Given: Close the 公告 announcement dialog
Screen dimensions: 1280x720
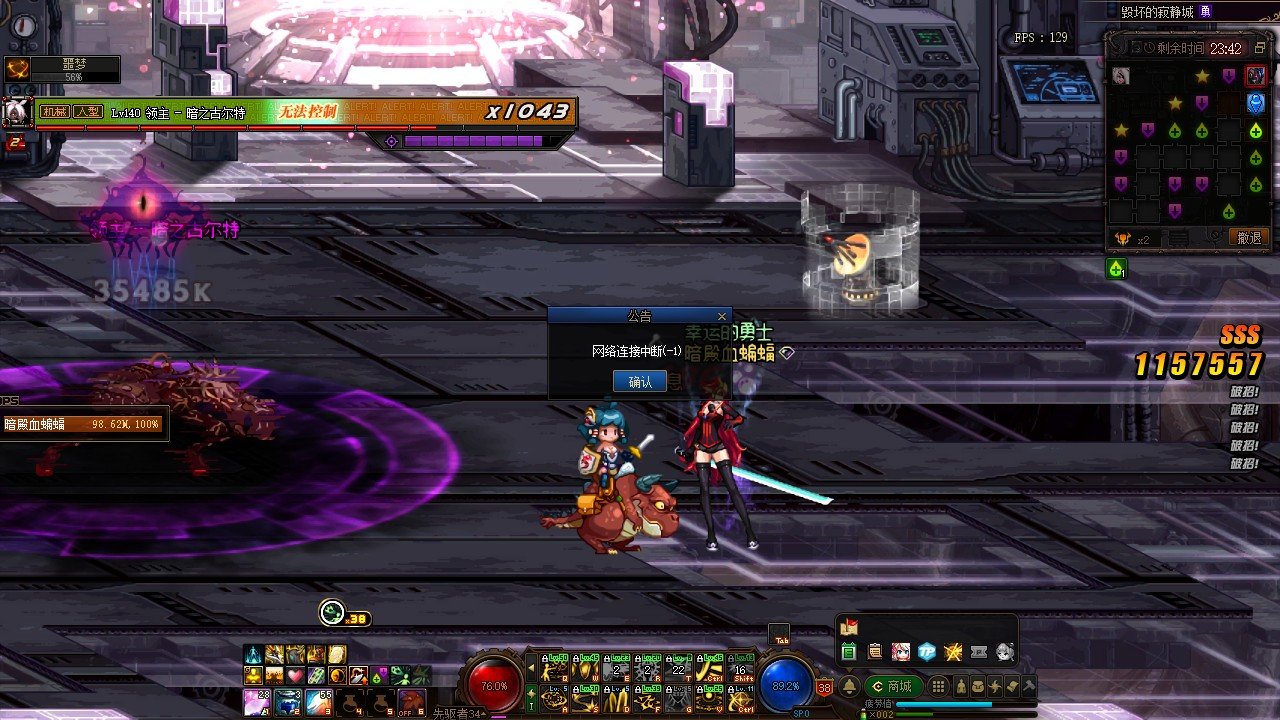Looking at the screenshot, I should [x=722, y=316].
